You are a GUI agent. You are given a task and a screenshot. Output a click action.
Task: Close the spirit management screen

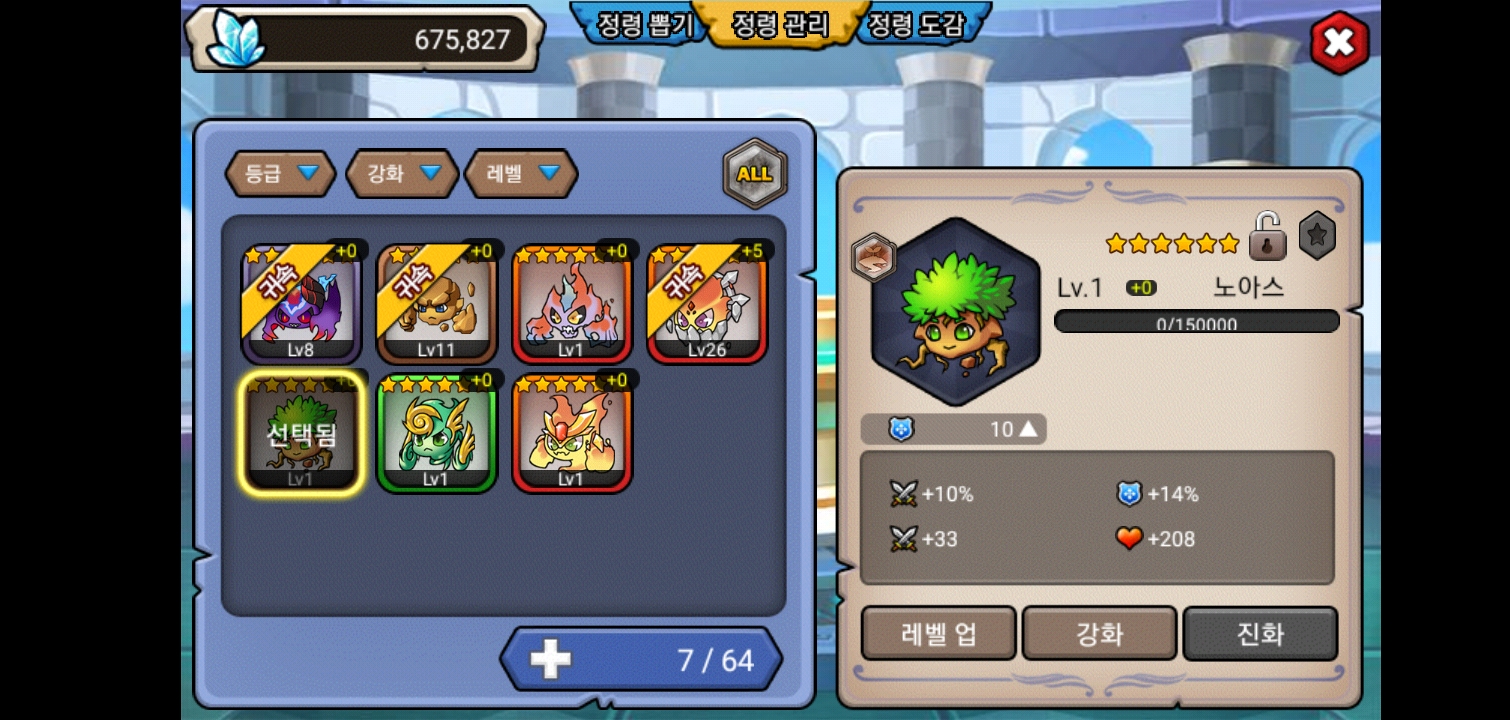click(1339, 43)
